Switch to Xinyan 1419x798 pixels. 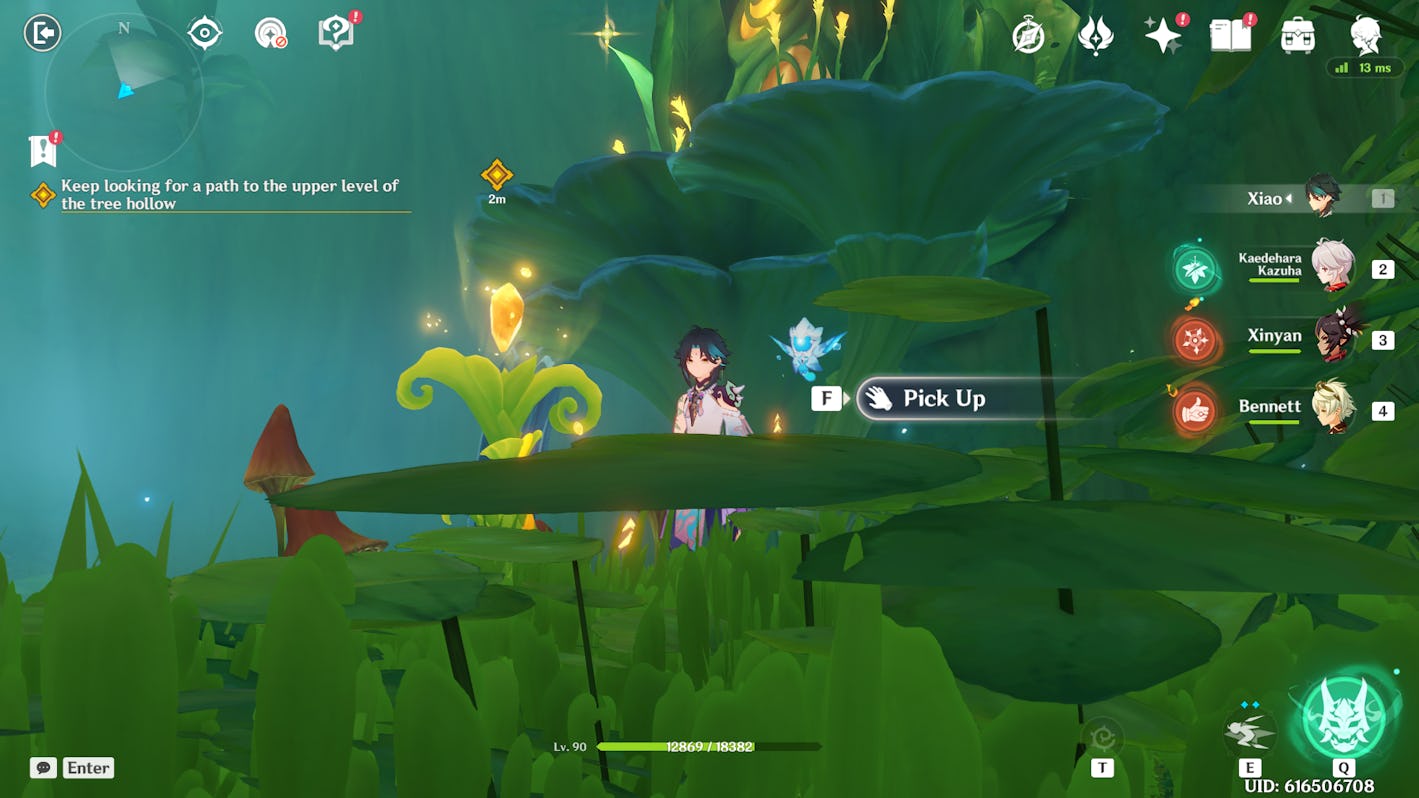1331,339
